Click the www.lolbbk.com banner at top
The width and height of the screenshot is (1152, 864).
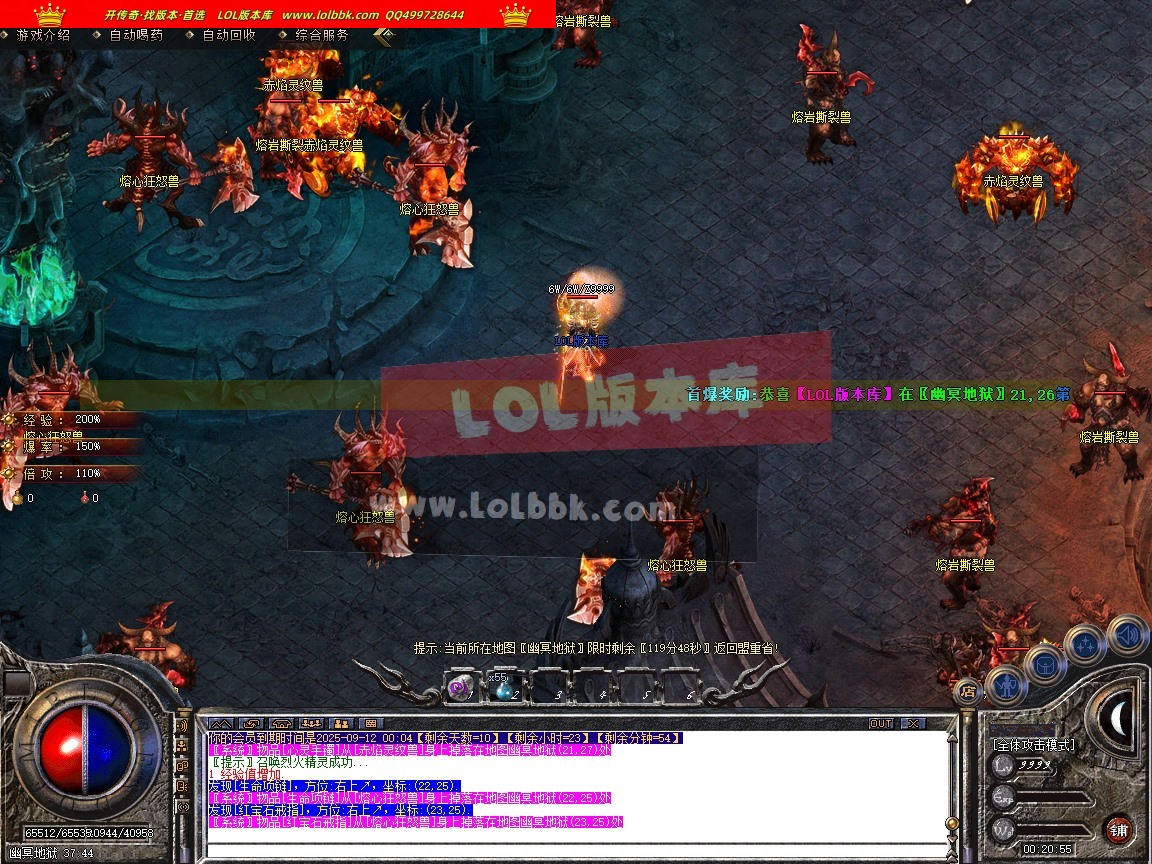click(x=330, y=15)
